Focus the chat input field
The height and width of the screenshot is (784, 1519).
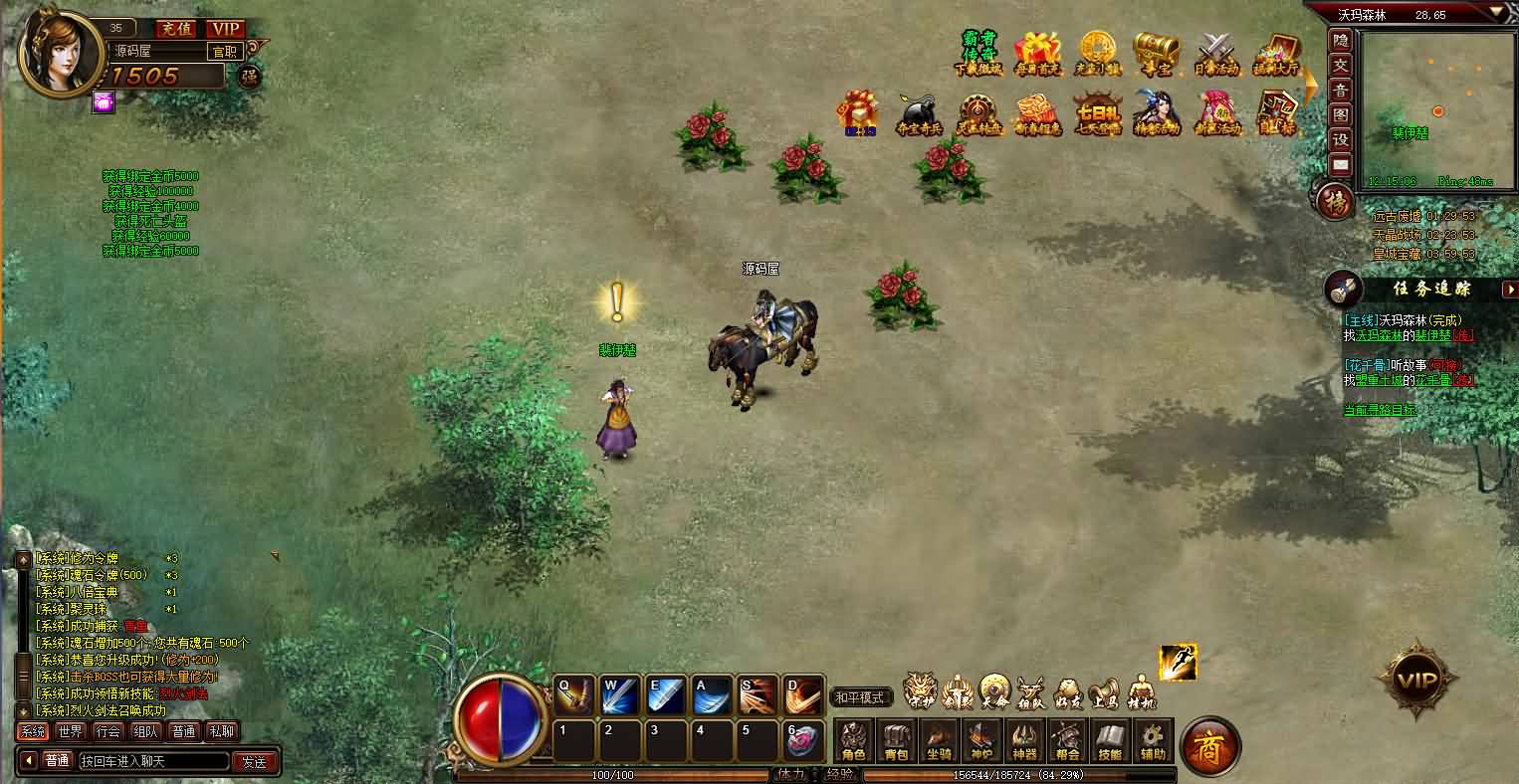click(x=153, y=761)
